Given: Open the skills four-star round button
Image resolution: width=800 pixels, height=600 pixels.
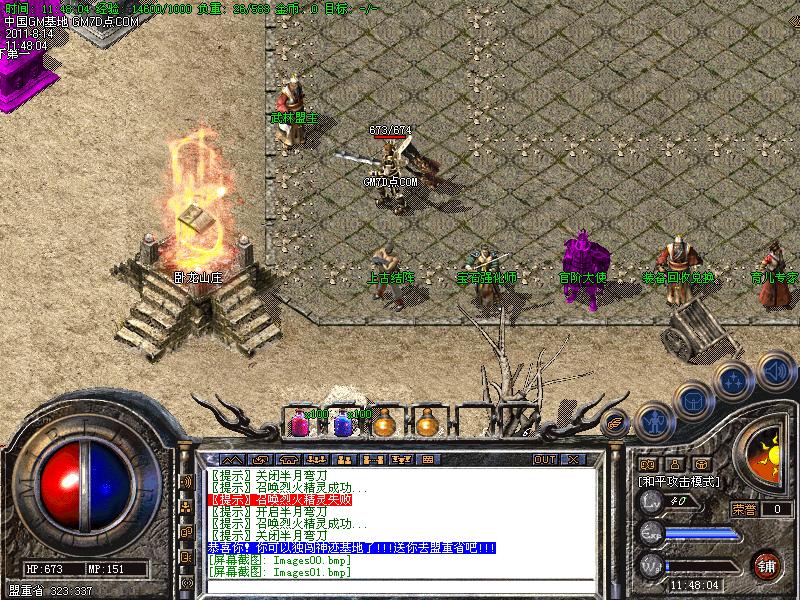Looking at the screenshot, I should click(733, 380).
